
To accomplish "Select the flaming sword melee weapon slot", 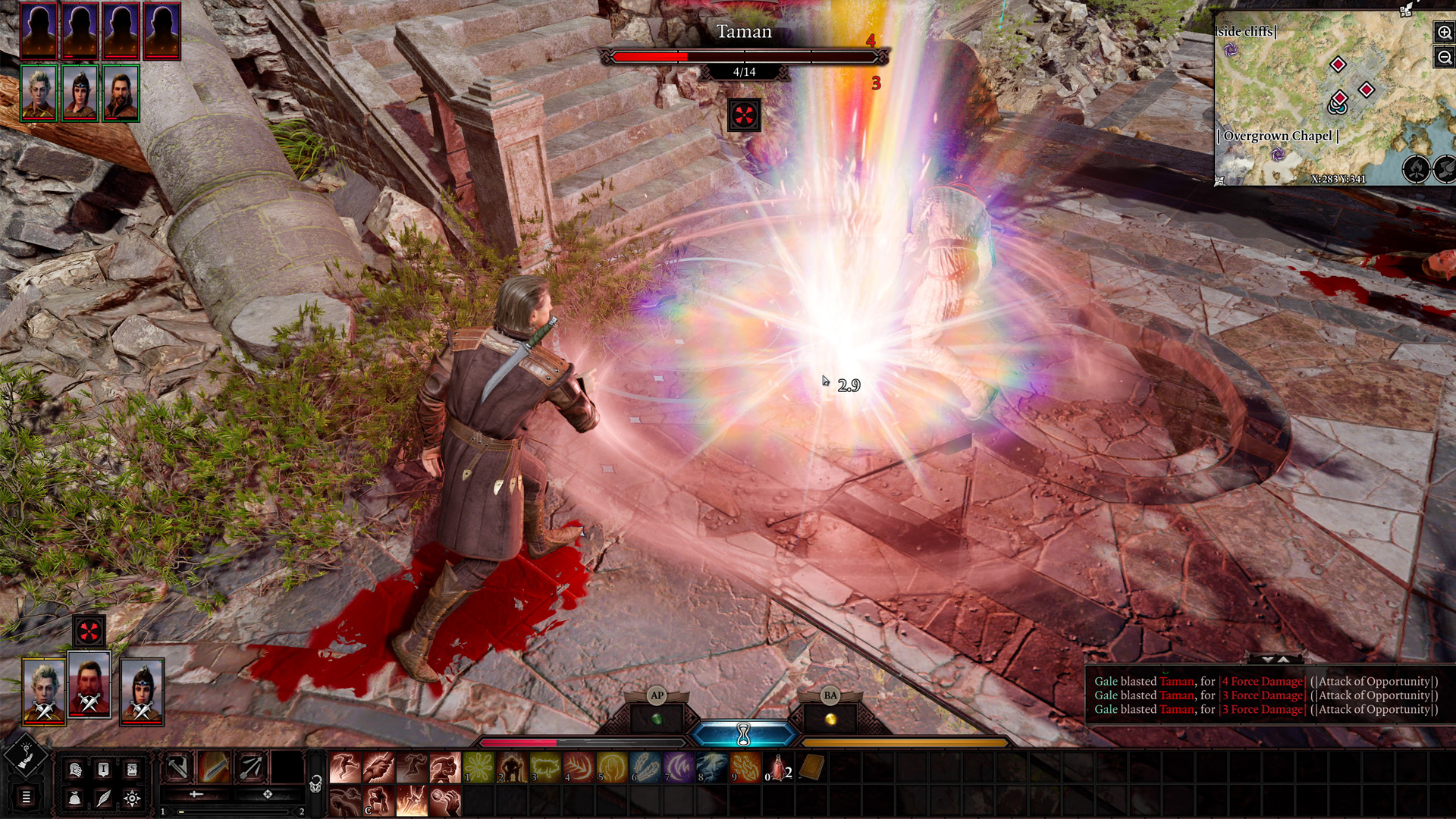I will 214,768.
